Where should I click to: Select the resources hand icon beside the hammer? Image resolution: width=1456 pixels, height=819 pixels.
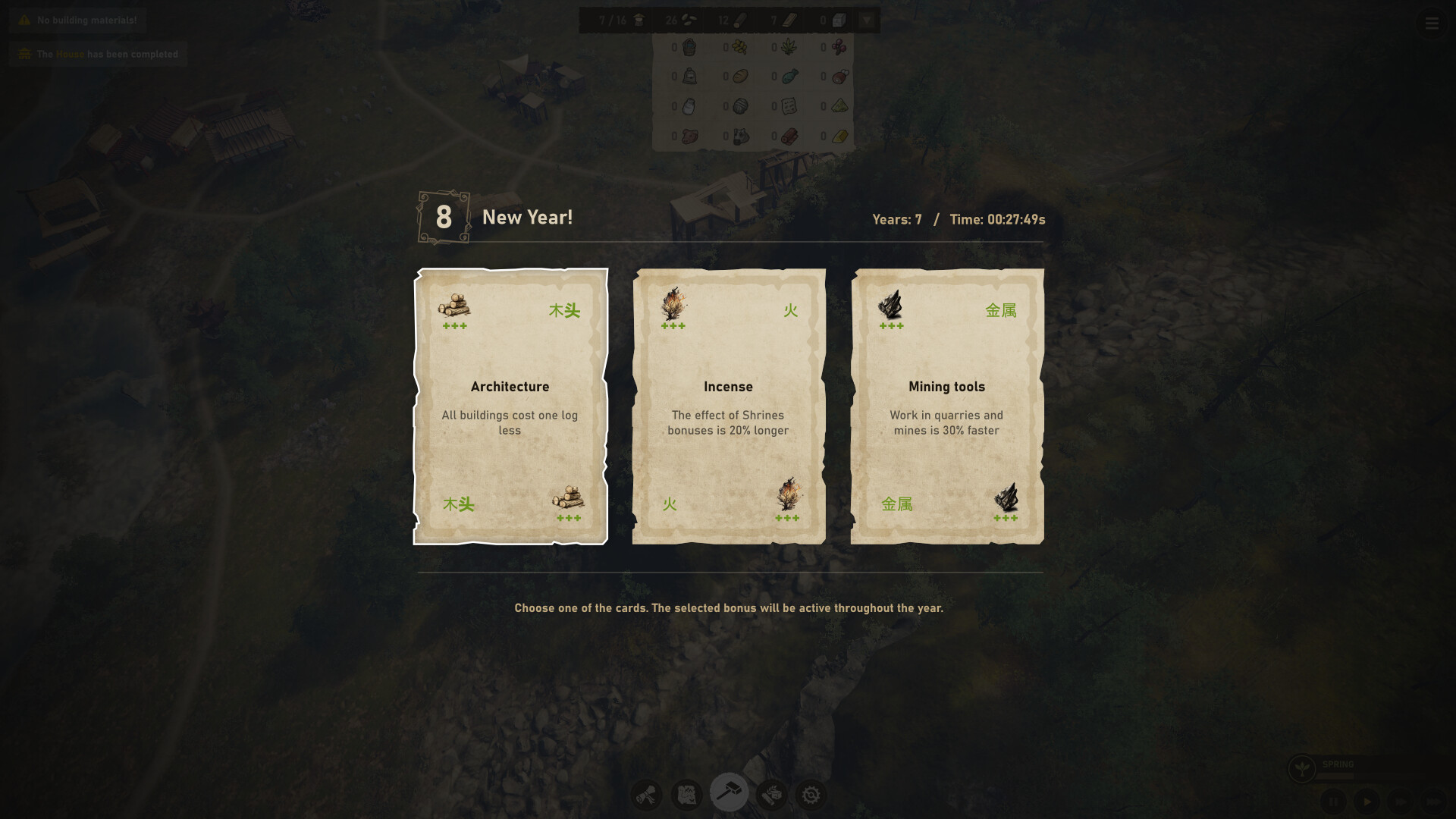pos(770,794)
